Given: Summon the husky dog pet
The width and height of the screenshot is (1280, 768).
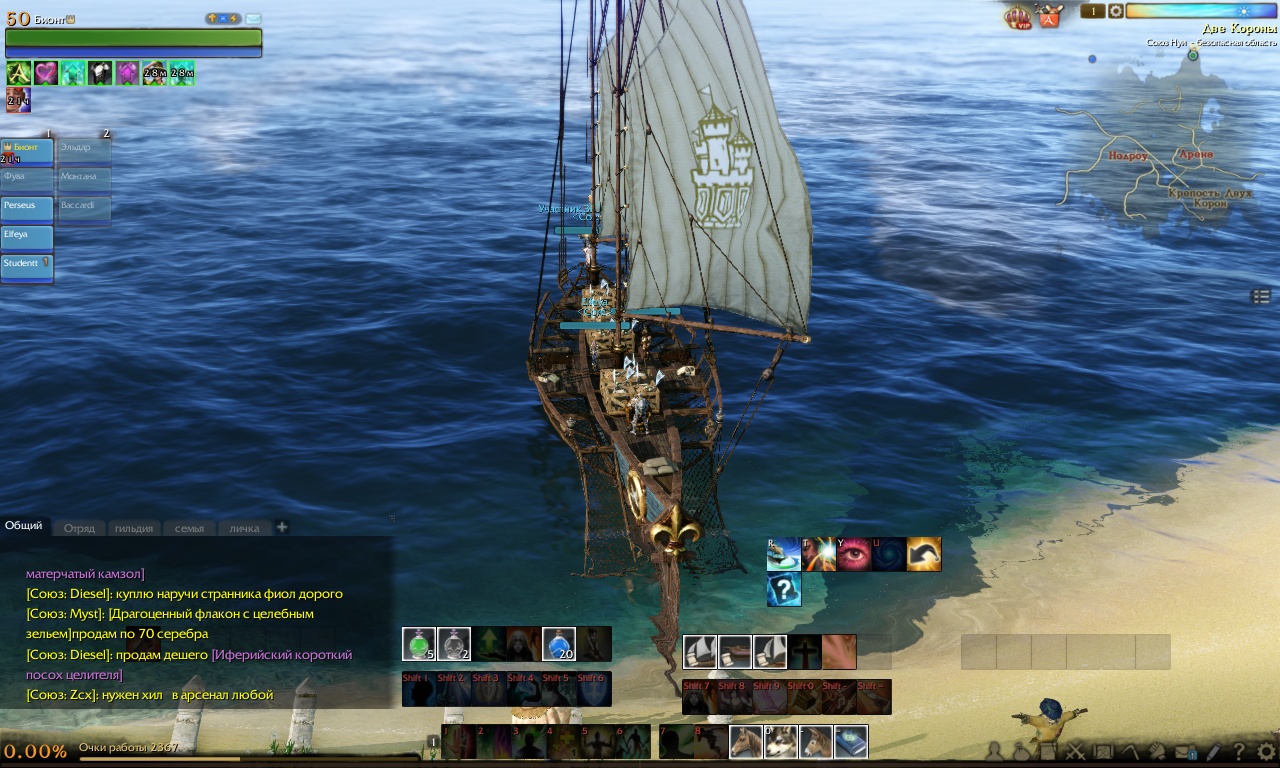Looking at the screenshot, I should (782, 742).
